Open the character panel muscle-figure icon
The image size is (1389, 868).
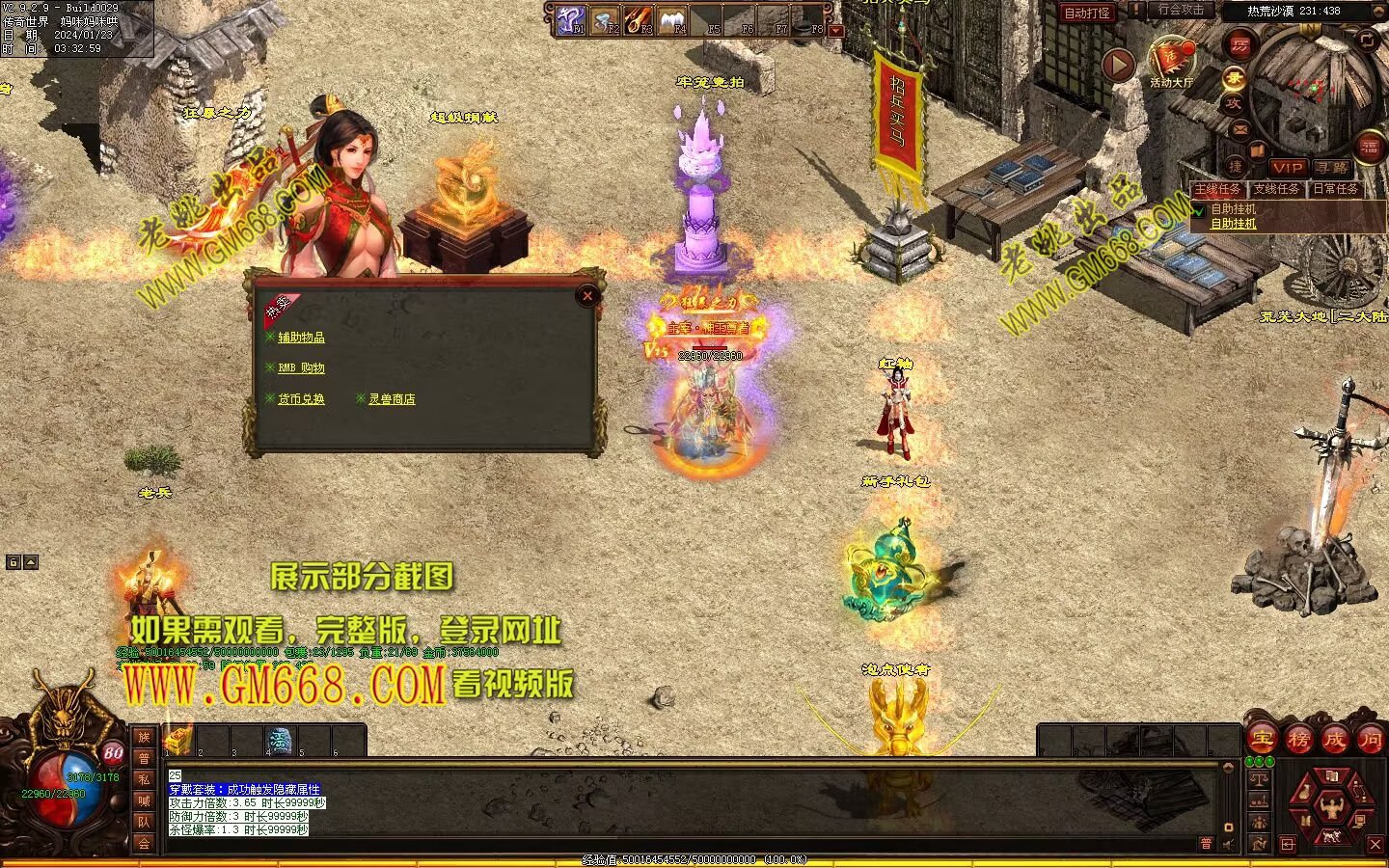(1332, 800)
